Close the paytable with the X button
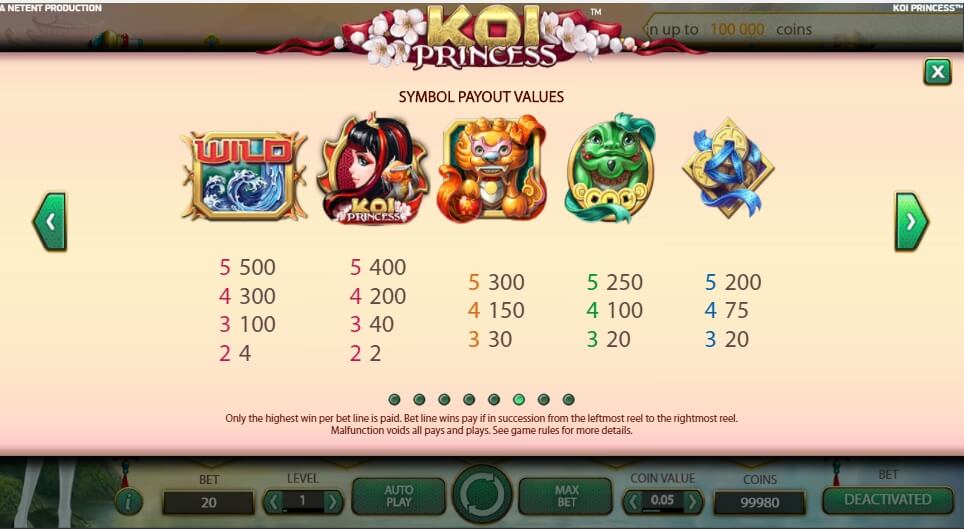Image resolution: width=964 pixels, height=529 pixels. pyautogui.click(x=937, y=72)
